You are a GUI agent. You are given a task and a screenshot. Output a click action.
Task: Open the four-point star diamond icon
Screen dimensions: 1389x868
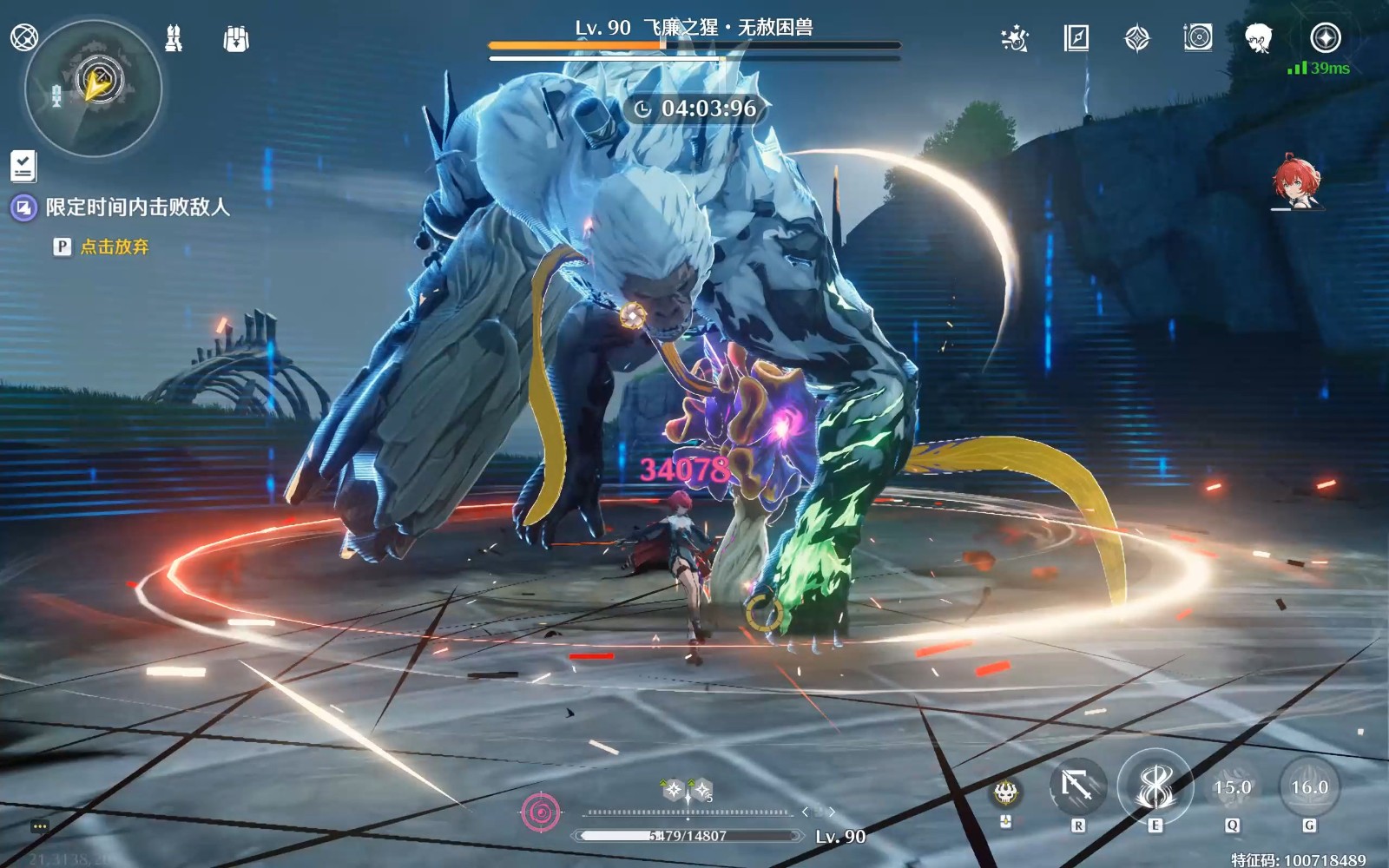pos(1136,38)
